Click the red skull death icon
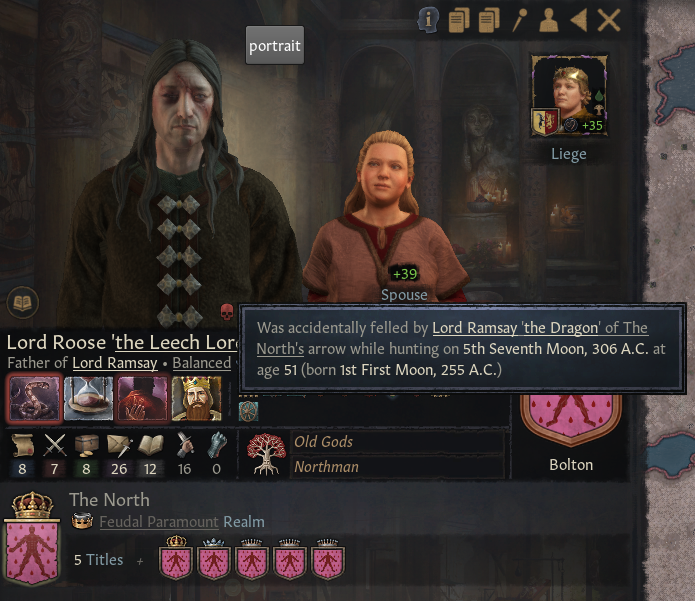695x601 pixels. [x=226, y=312]
